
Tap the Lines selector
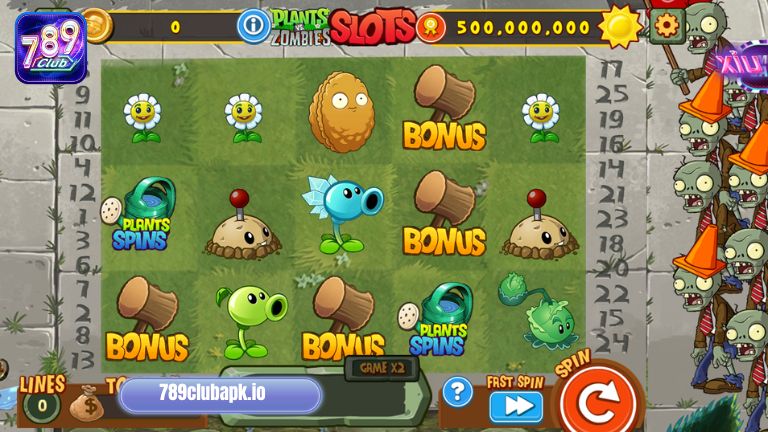click(x=41, y=403)
